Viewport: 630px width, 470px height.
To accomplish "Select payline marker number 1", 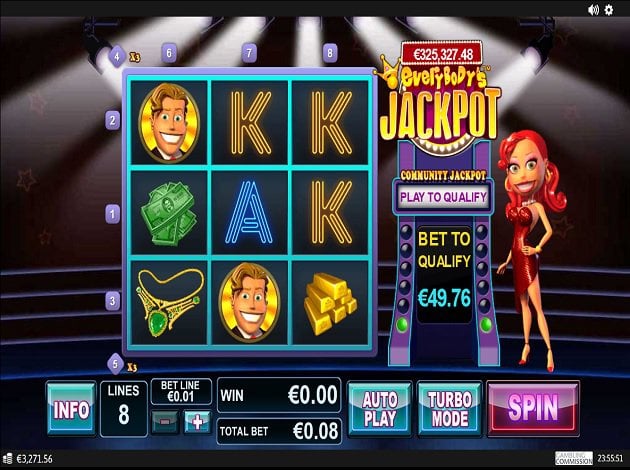I will [x=113, y=212].
